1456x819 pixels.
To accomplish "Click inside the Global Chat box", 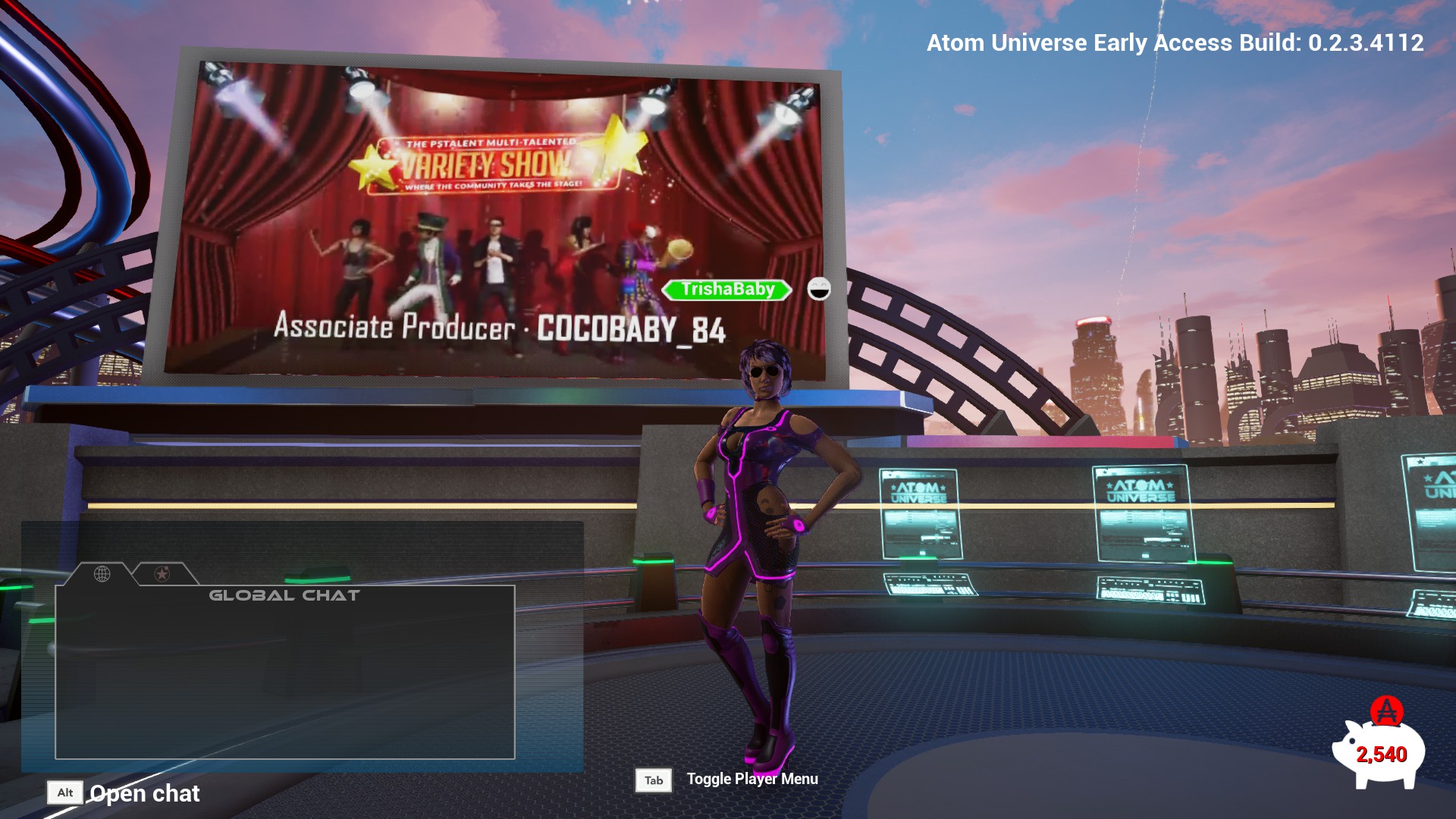I will tap(285, 675).
